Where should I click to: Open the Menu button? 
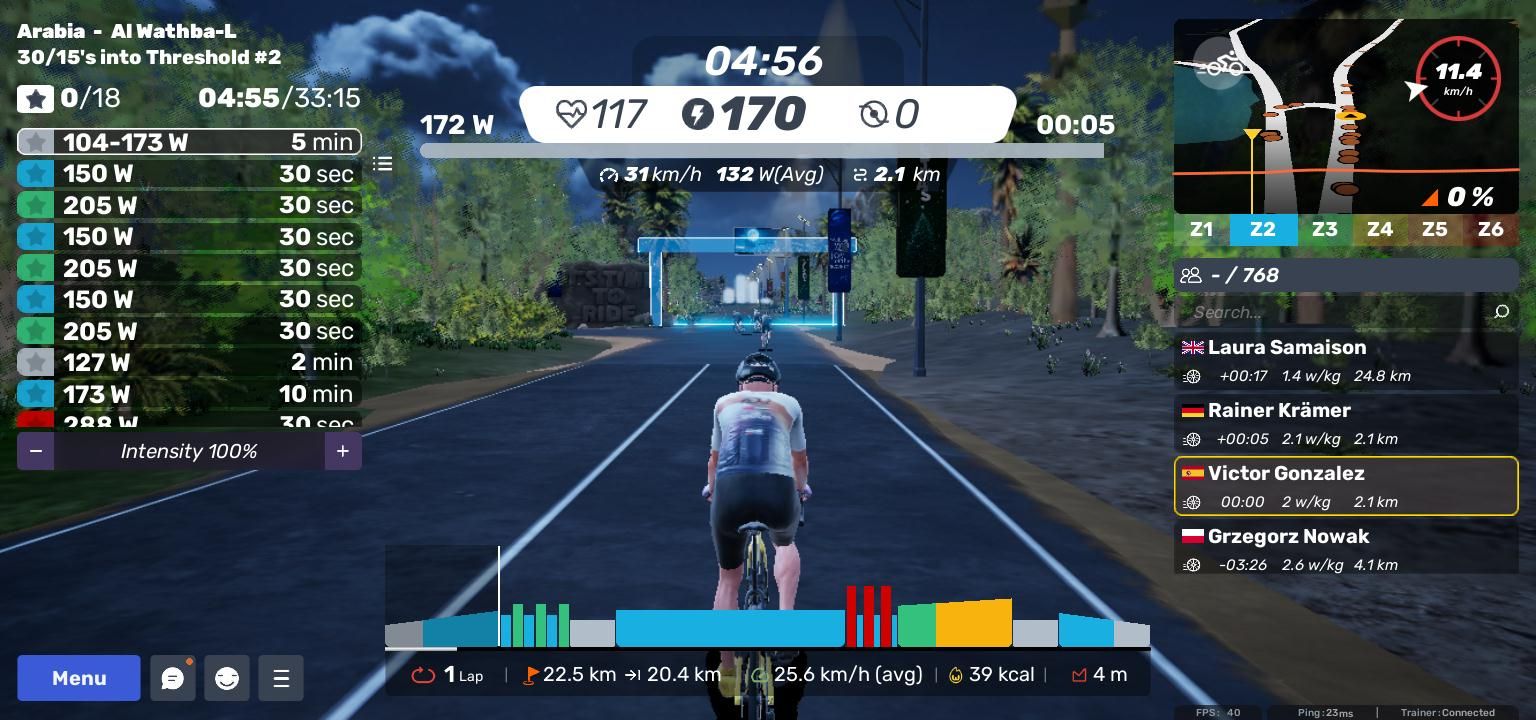[79, 678]
